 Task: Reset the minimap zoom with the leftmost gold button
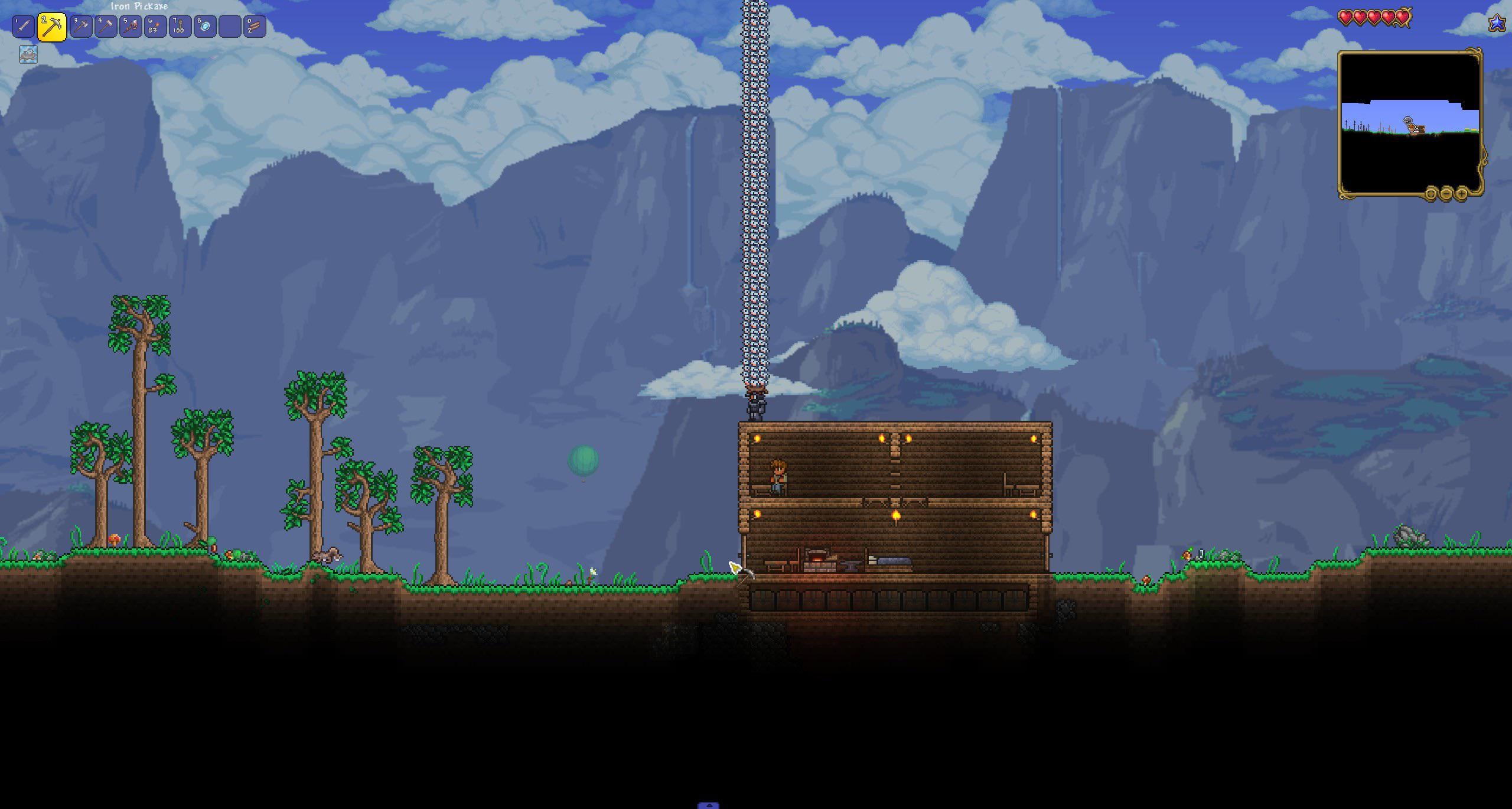(x=1431, y=193)
